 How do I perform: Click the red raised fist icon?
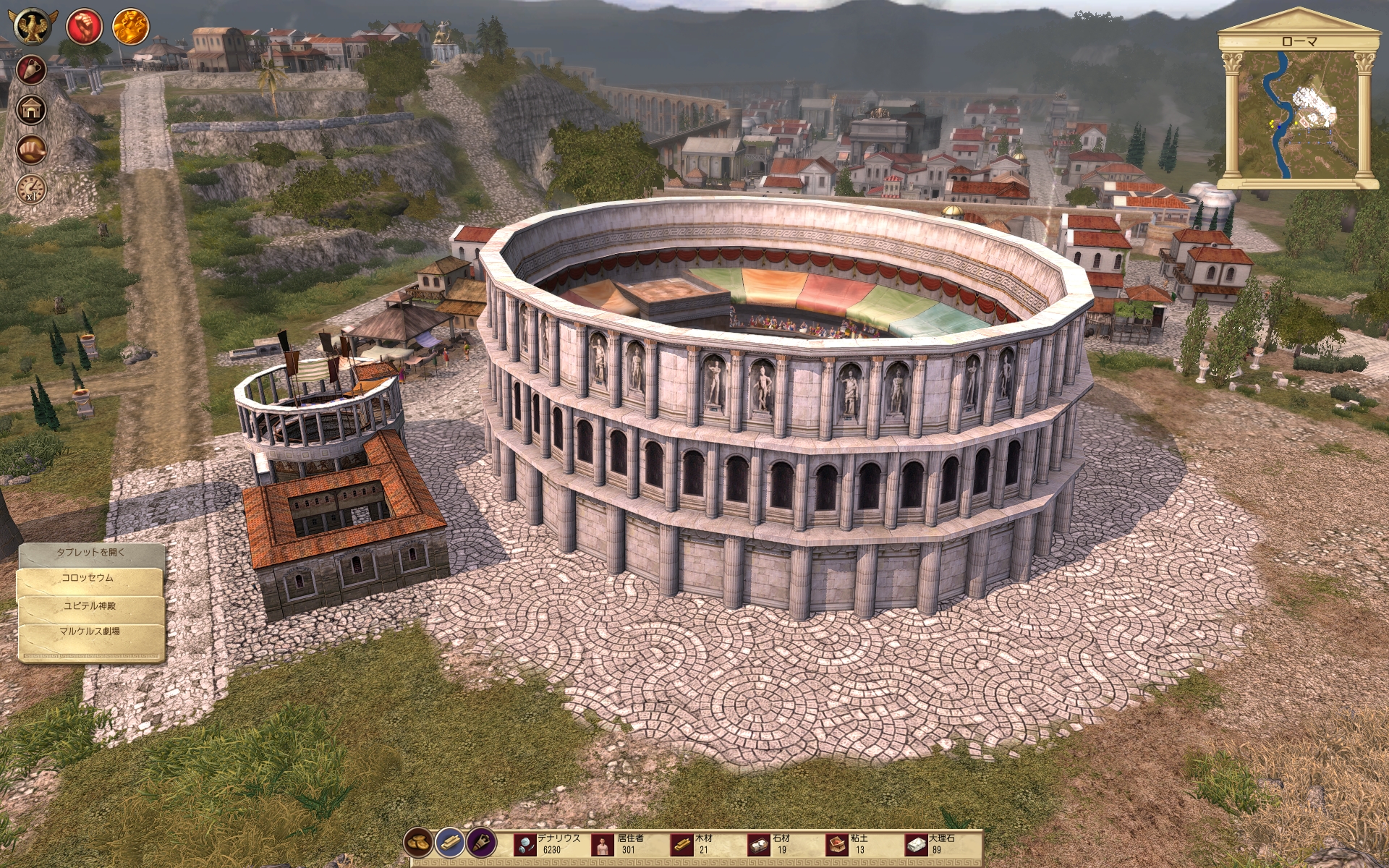[83, 27]
